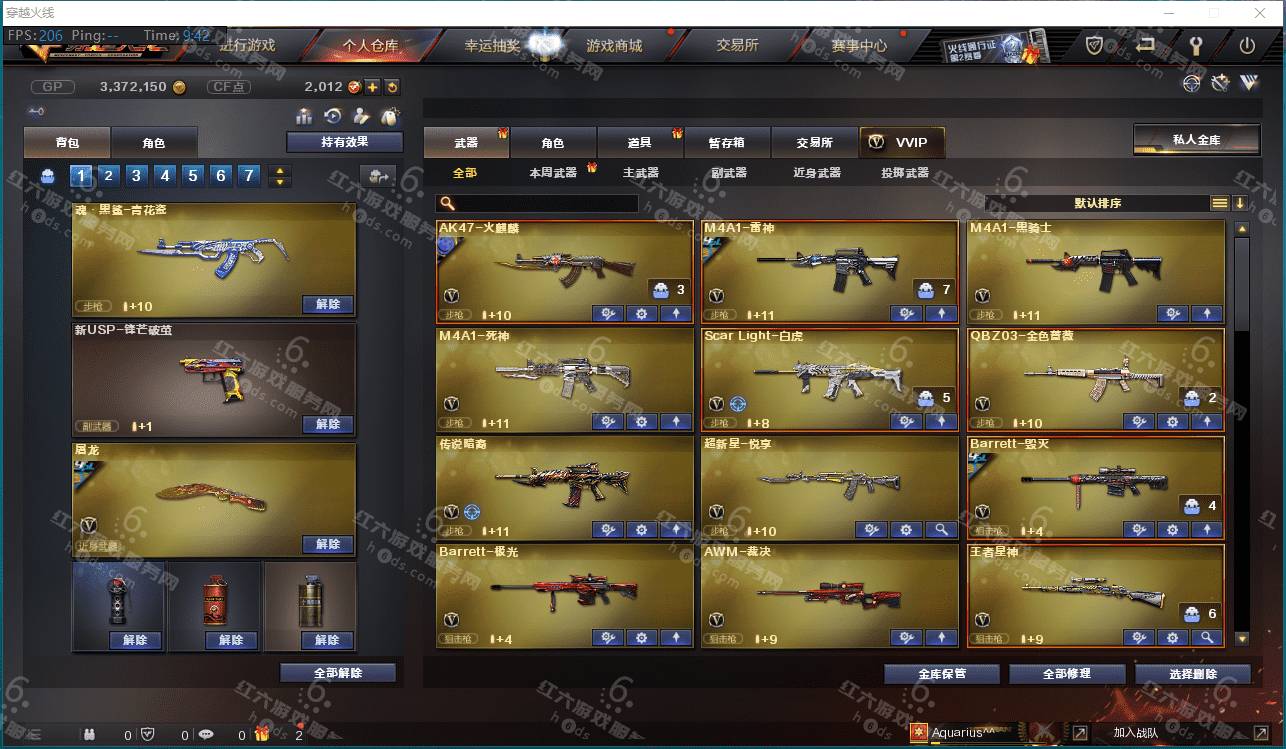Click the 持有效果 button
1286x749 pixels.
(x=344, y=142)
